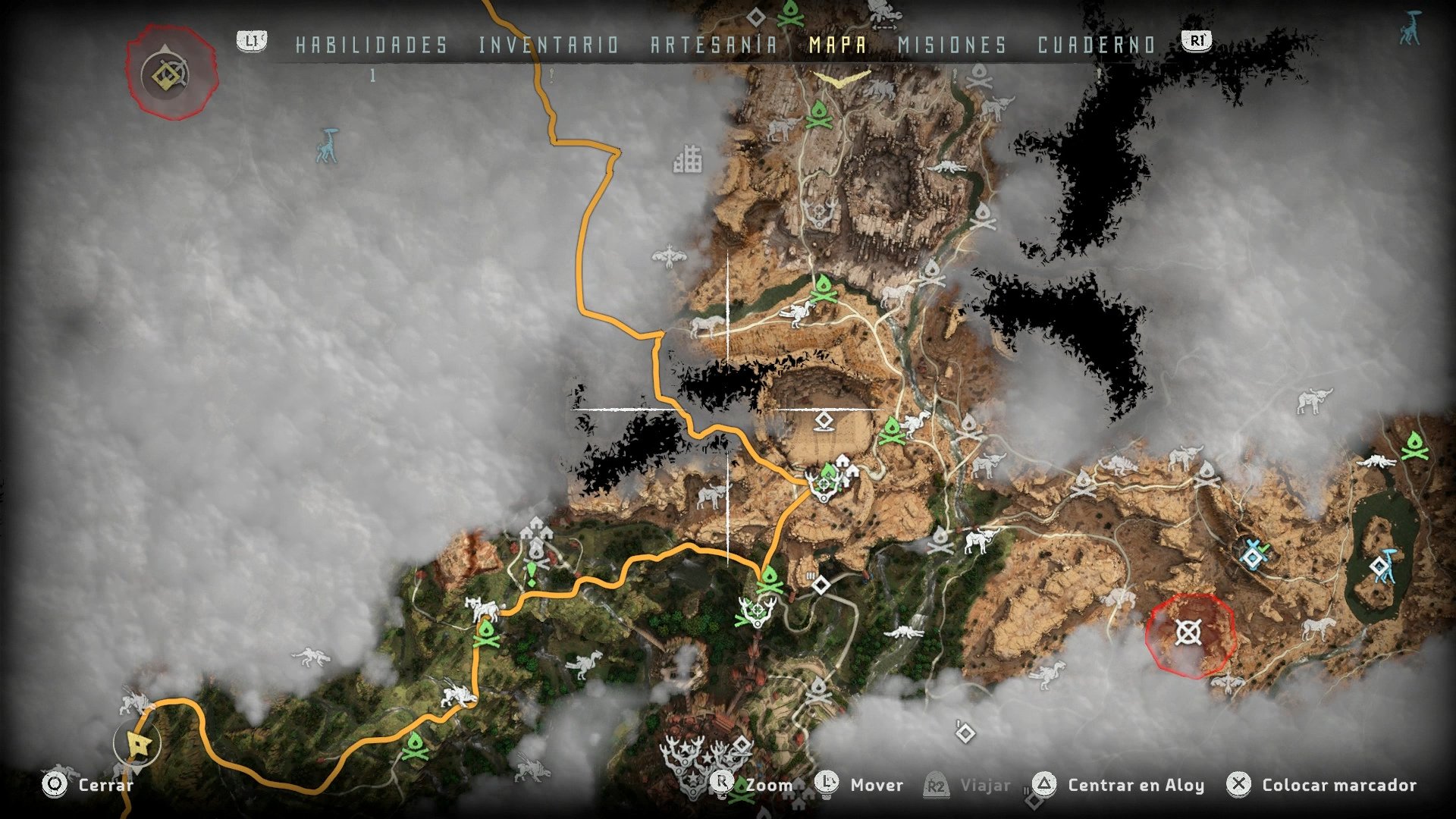The image size is (1456, 819).
Task: Open the INVENTARIO tab
Action: tap(548, 44)
